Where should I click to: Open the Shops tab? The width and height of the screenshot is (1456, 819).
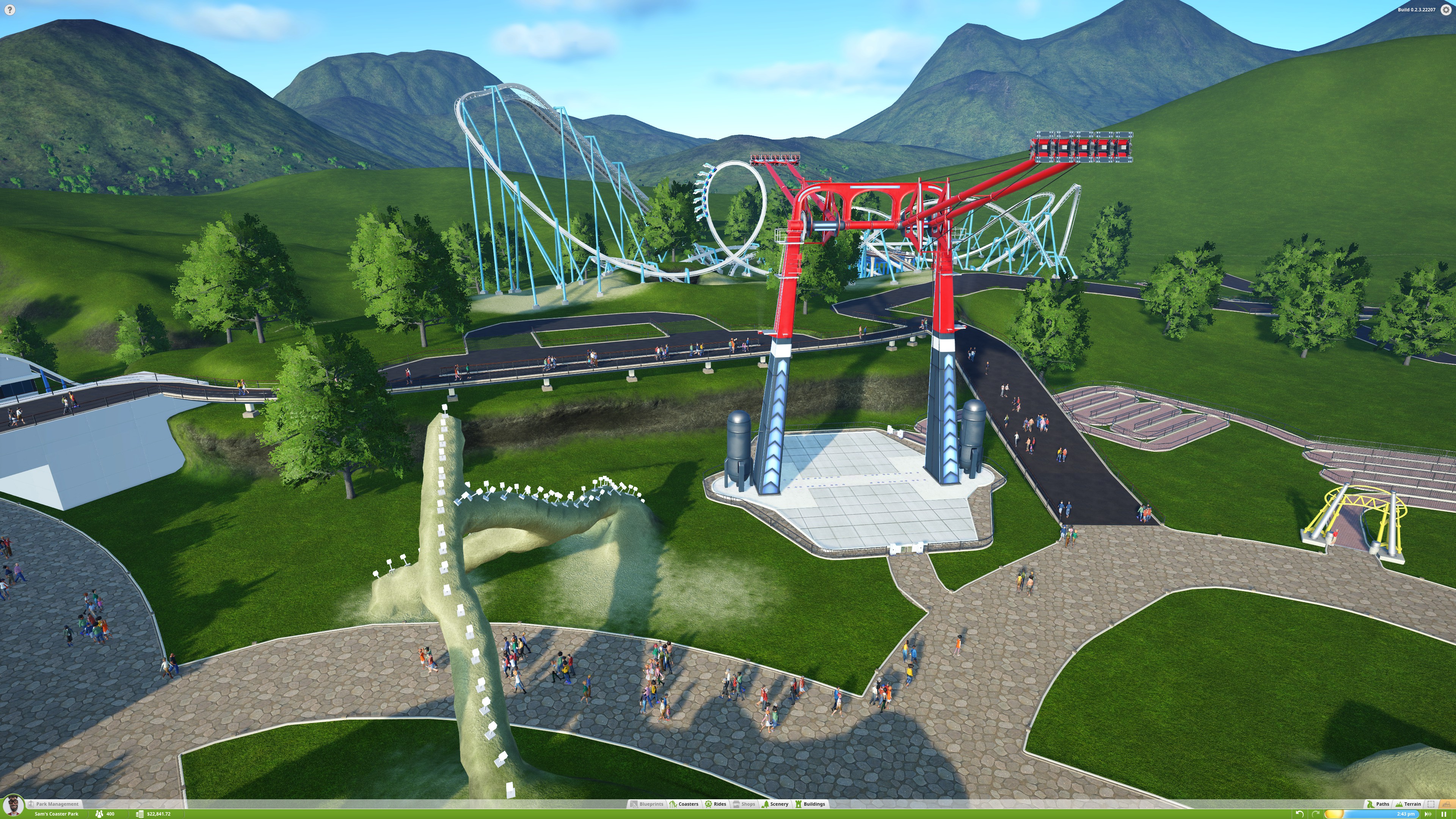pyautogui.click(x=744, y=804)
